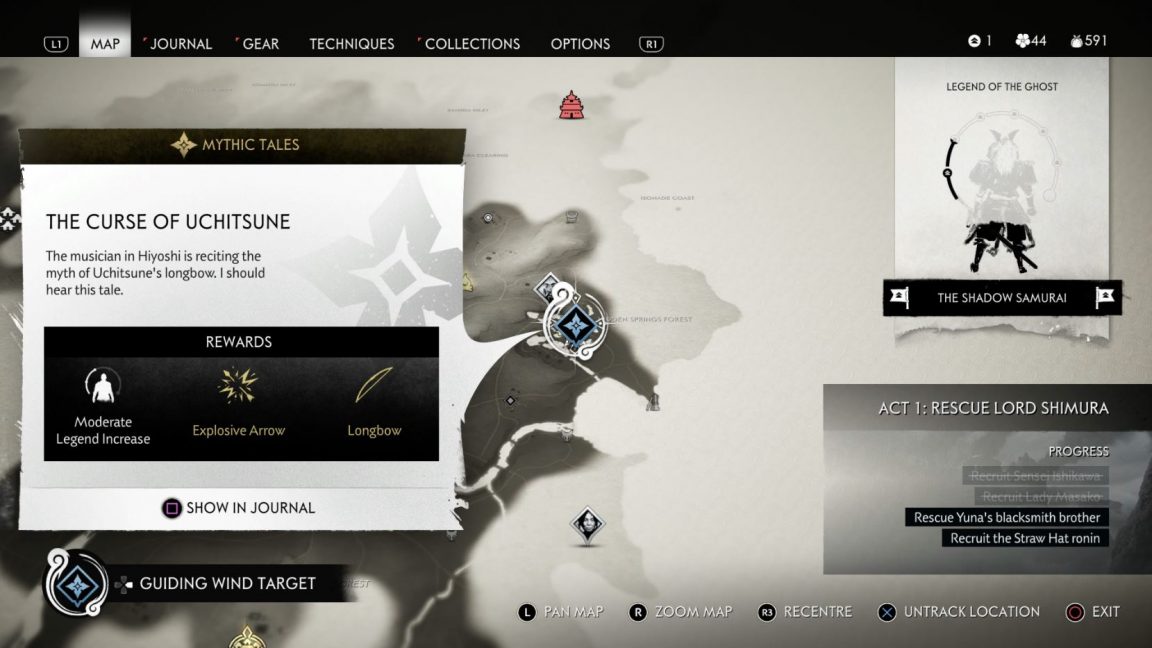Select the character portrait diamond map marker
1152x648 pixels.
587,524
